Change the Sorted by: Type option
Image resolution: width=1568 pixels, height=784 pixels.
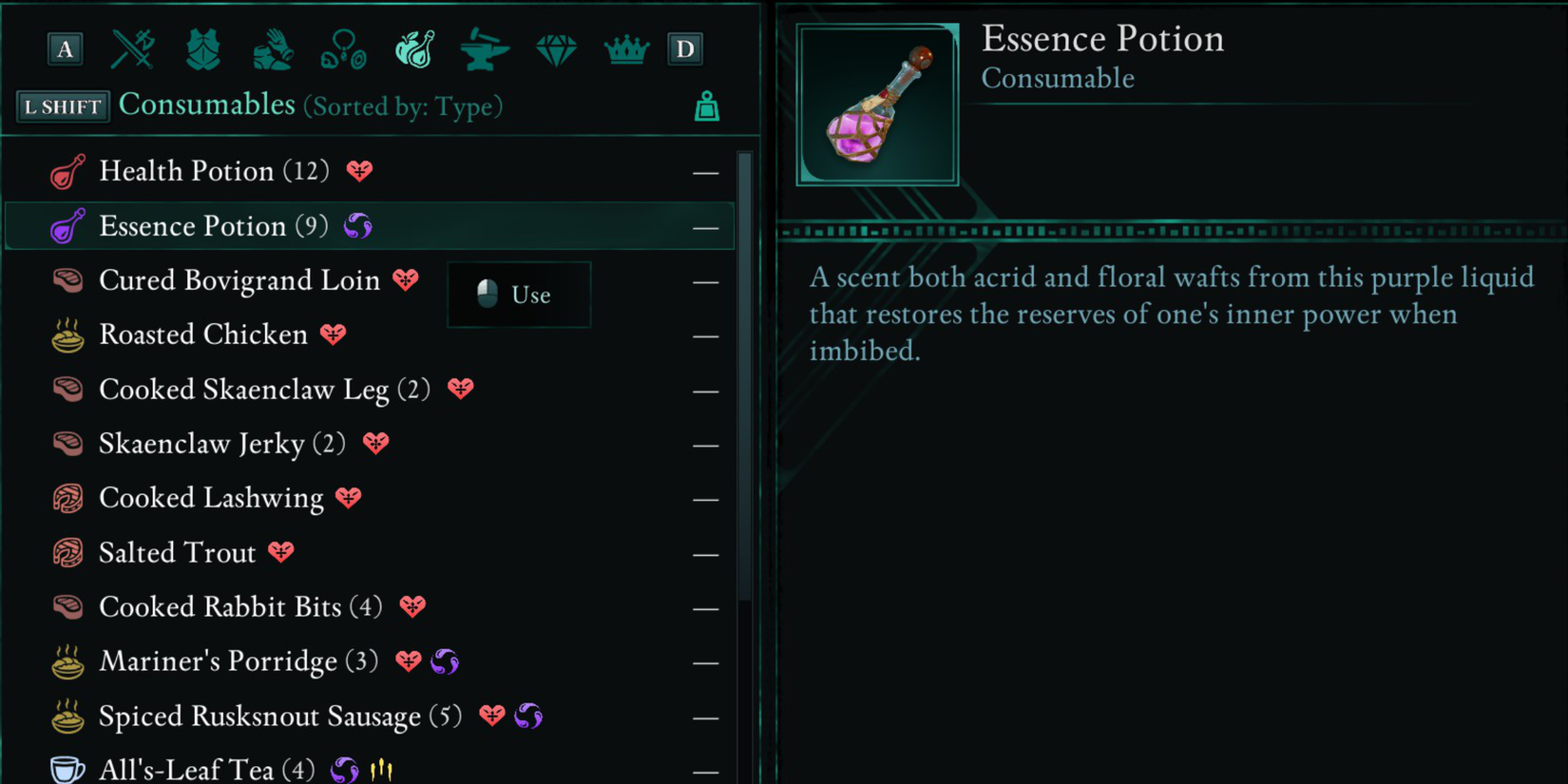pyautogui.click(x=403, y=106)
